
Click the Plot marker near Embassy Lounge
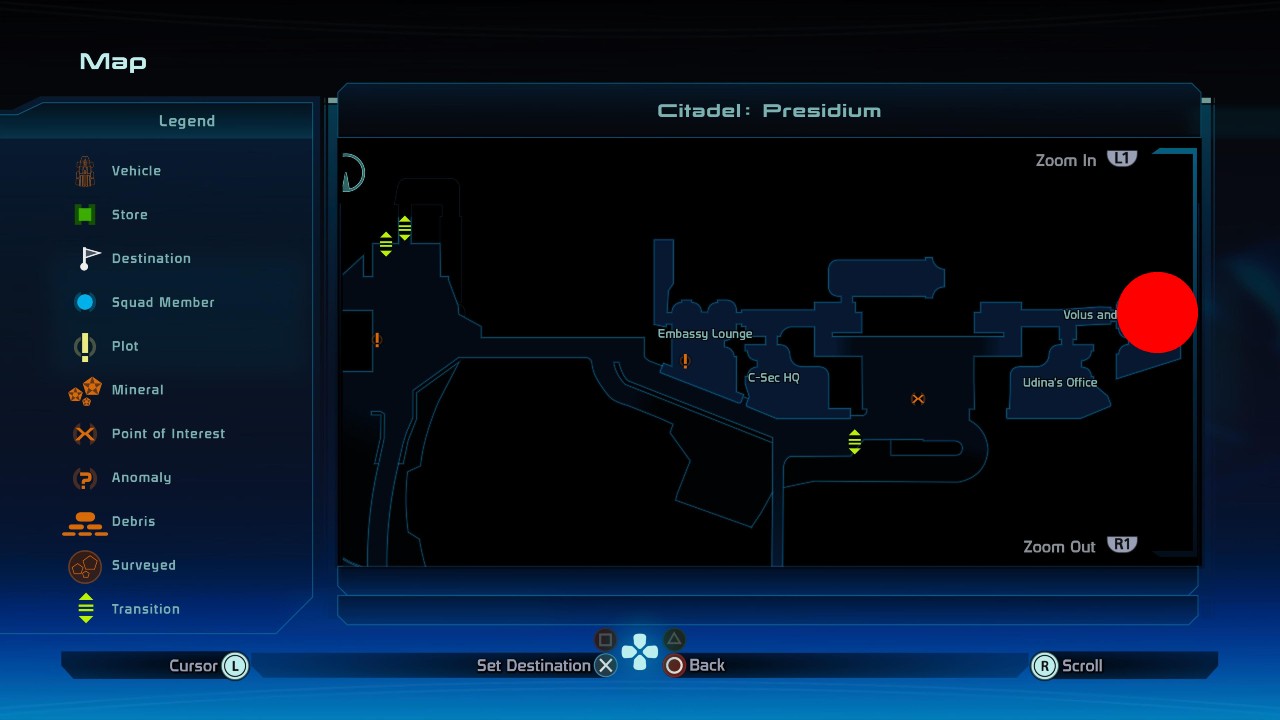[686, 363]
